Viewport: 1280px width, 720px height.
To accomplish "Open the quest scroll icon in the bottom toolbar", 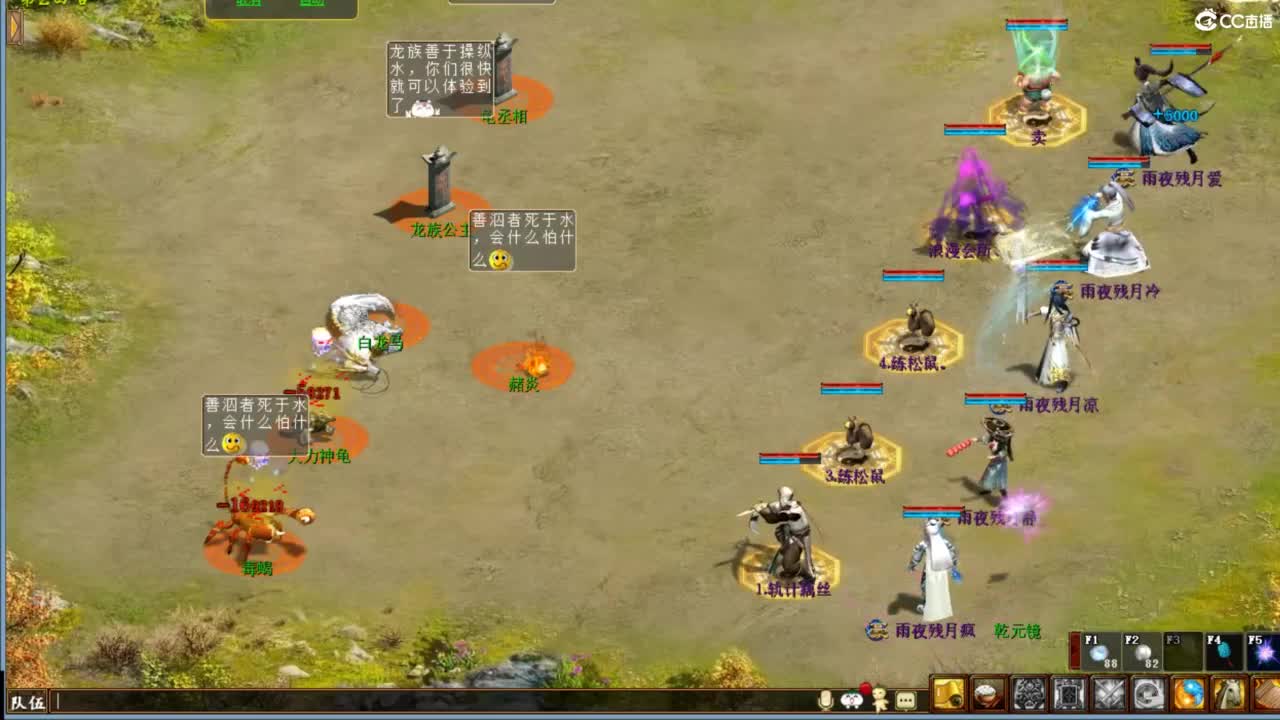I will tap(947, 694).
